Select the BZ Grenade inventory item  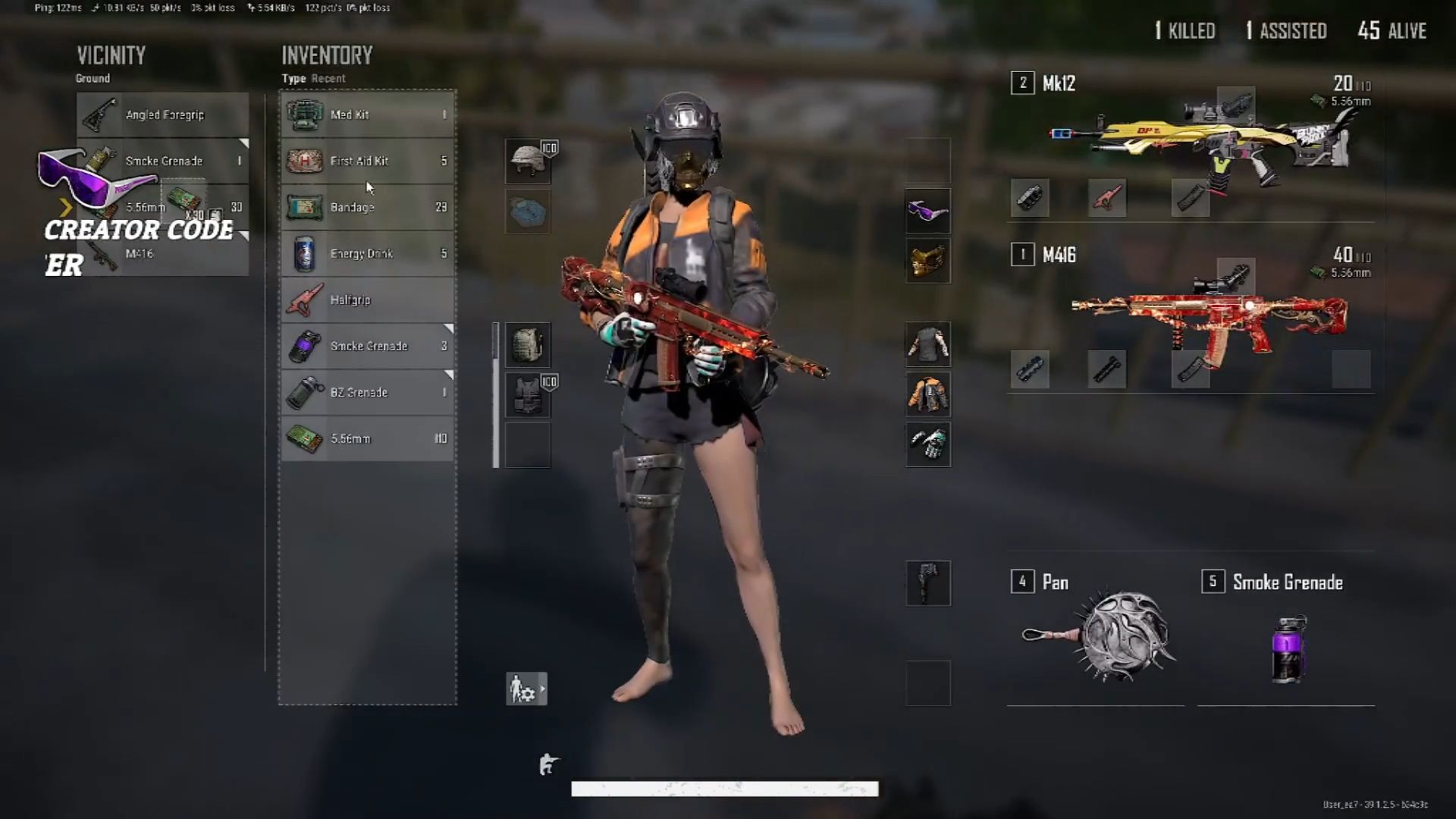click(368, 392)
